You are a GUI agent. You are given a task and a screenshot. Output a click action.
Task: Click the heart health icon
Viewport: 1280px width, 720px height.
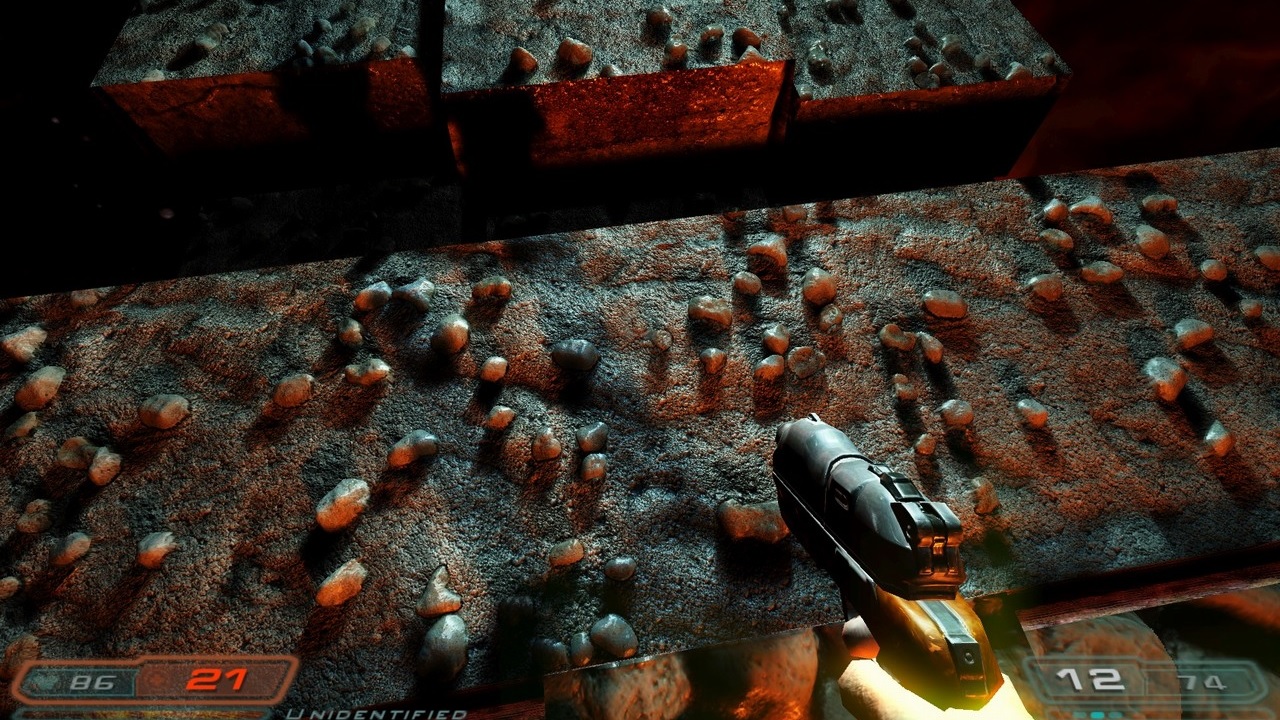45,679
